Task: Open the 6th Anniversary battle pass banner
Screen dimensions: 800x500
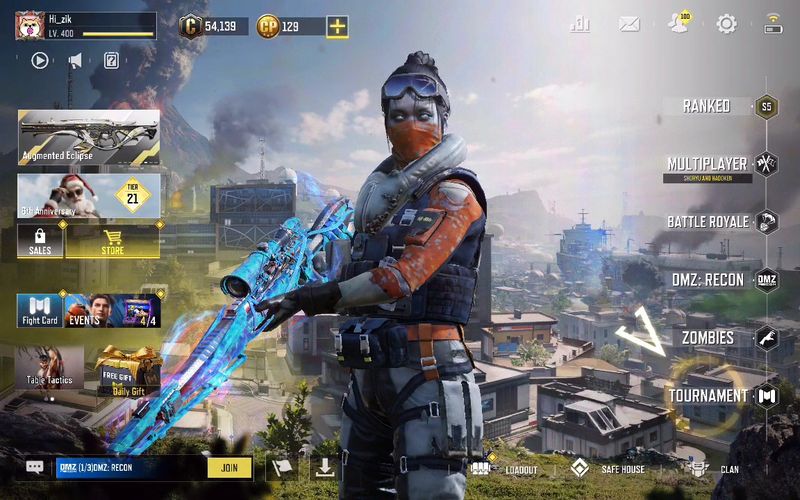Action: [88, 195]
